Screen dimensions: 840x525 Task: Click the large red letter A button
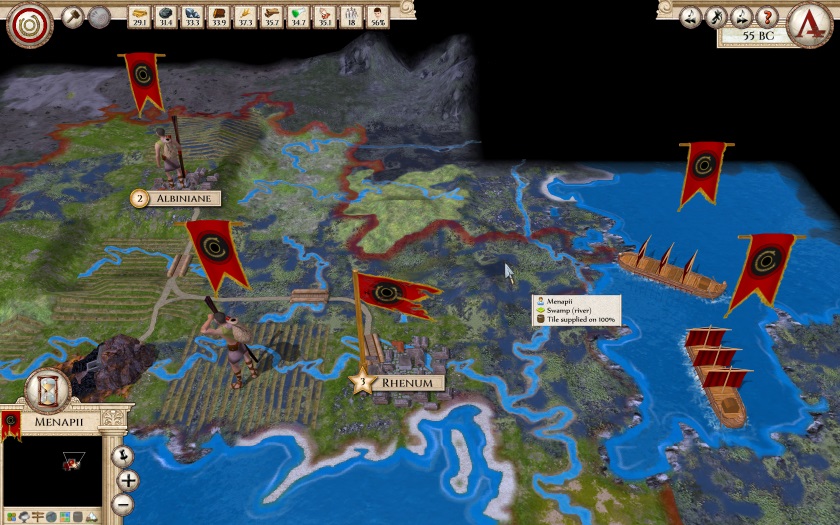[810, 22]
